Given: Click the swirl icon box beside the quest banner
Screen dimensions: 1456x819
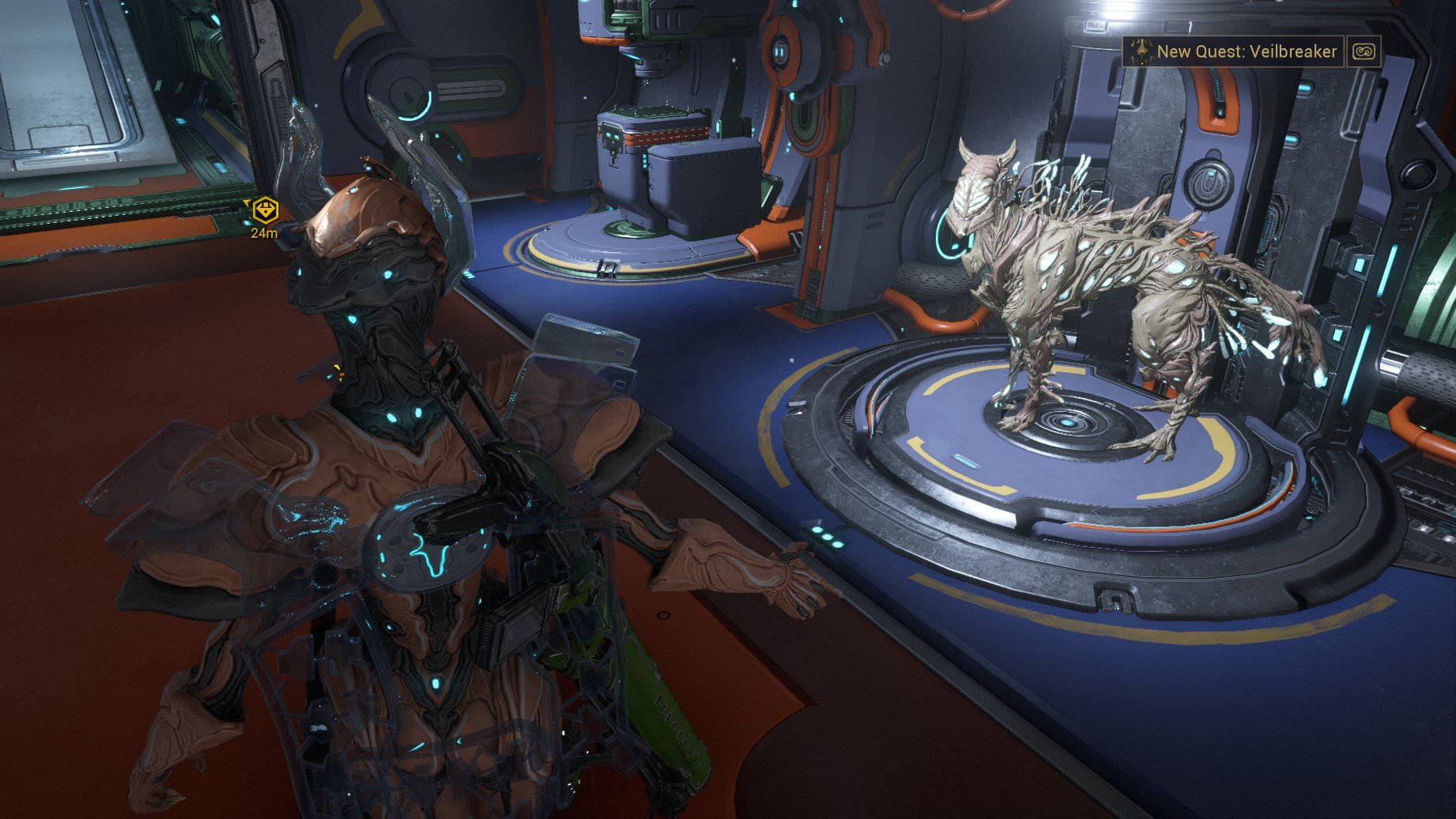Looking at the screenshot, I should pyautogui.click(x=1364, y=52).
